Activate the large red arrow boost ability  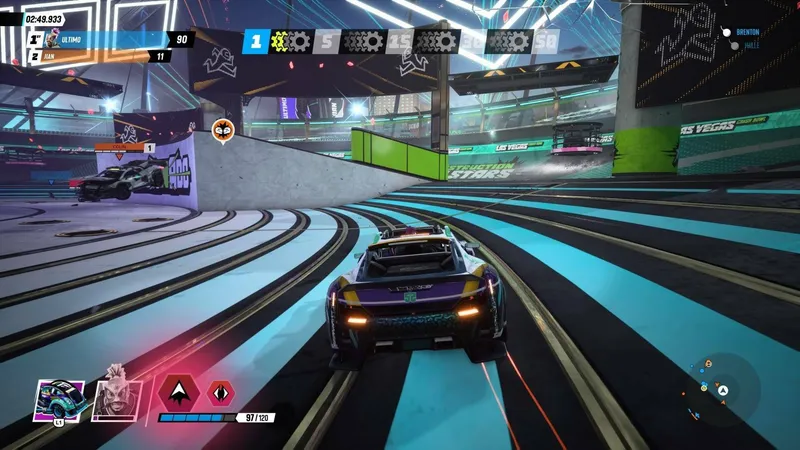(x=178, y=391)
